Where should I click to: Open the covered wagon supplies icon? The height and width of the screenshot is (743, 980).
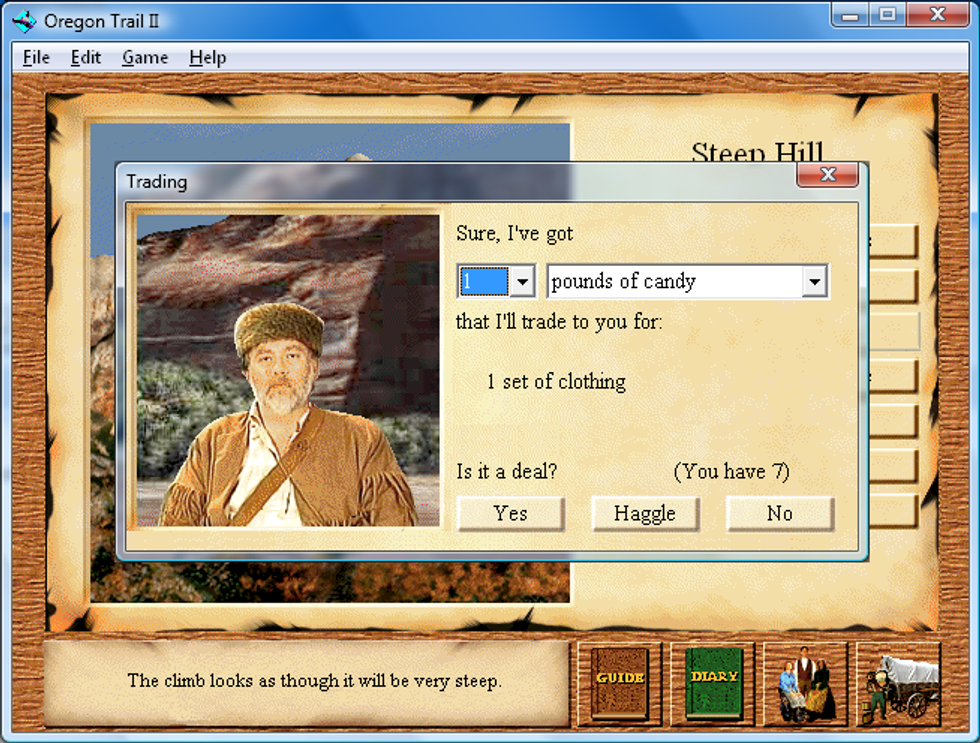(x=899, y=684)
